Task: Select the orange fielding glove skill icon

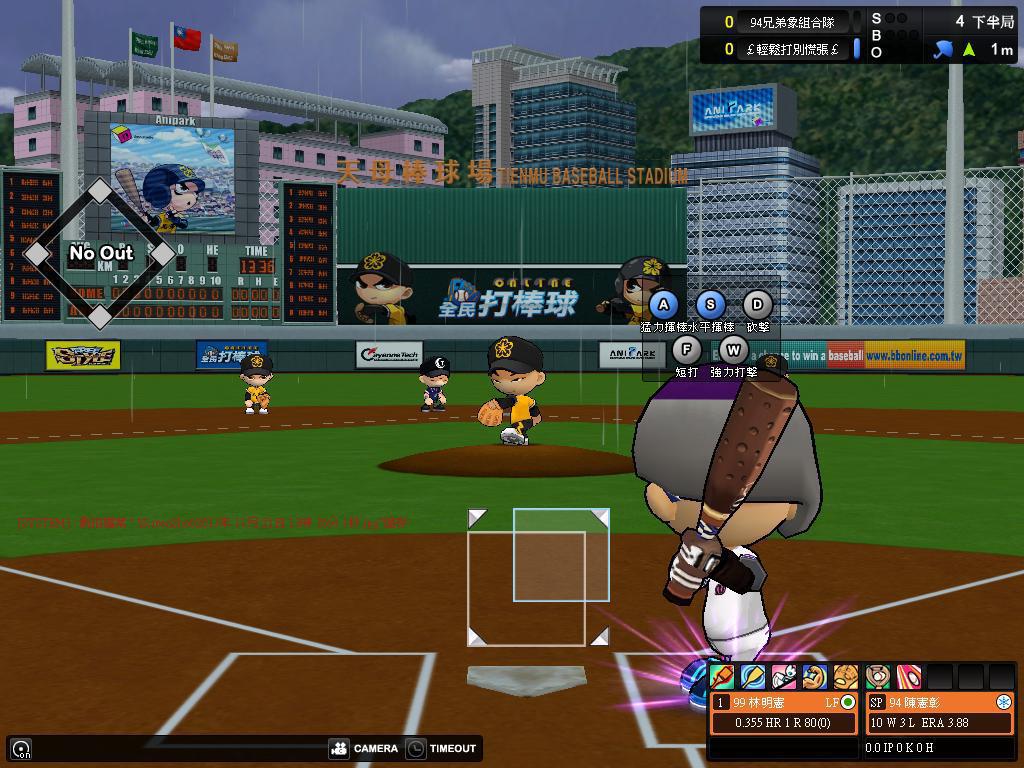Action: tap(846, 677)
